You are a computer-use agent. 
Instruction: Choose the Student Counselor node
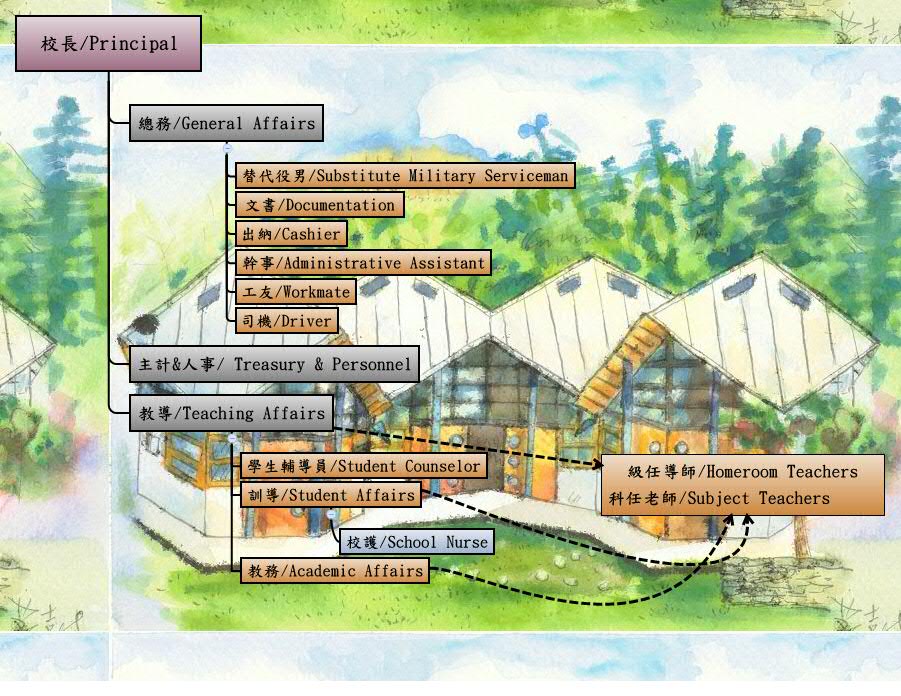tap(362, 466)
